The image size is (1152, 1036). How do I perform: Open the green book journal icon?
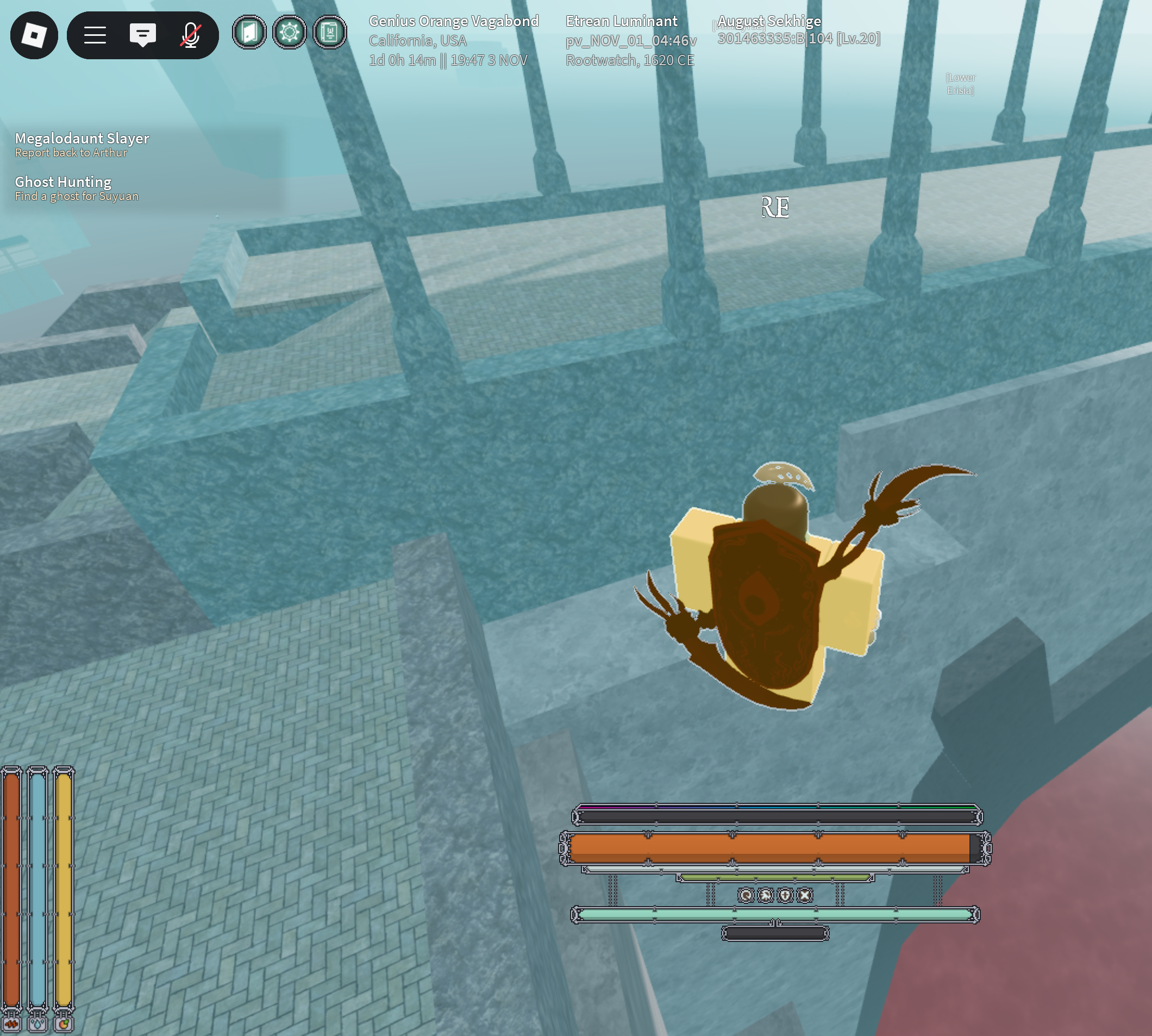coord(329,33)
